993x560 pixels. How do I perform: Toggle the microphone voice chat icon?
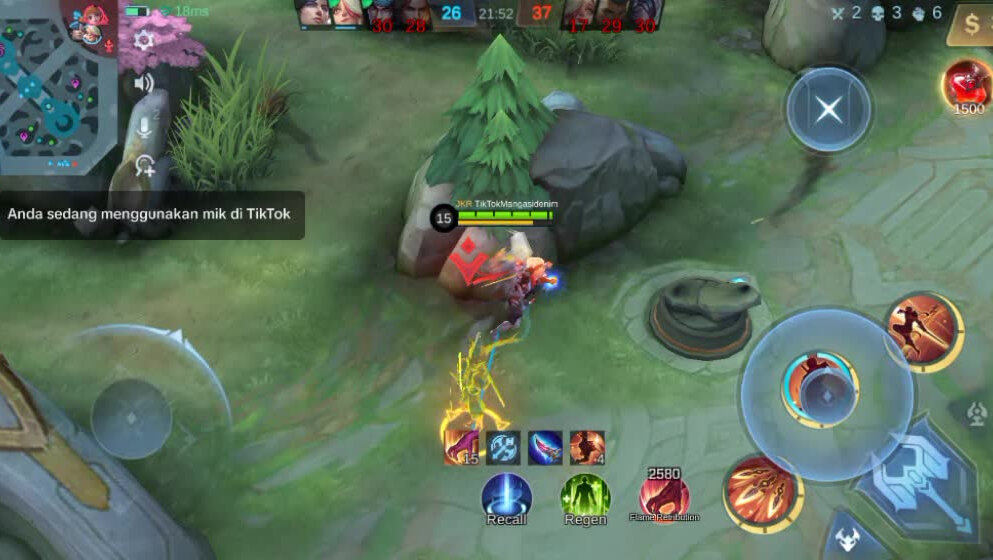pos(144,126)
